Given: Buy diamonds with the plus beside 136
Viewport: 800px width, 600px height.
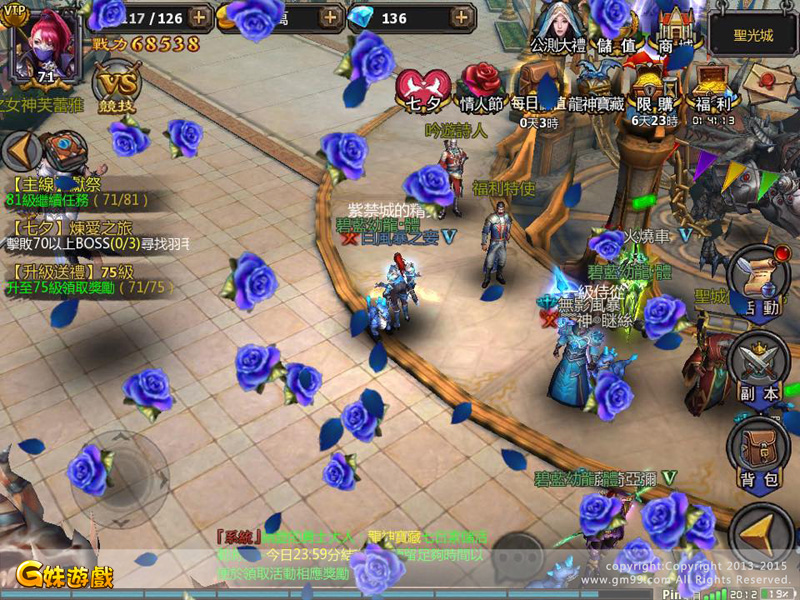Looking at the screenshot, I should (461, 17).
